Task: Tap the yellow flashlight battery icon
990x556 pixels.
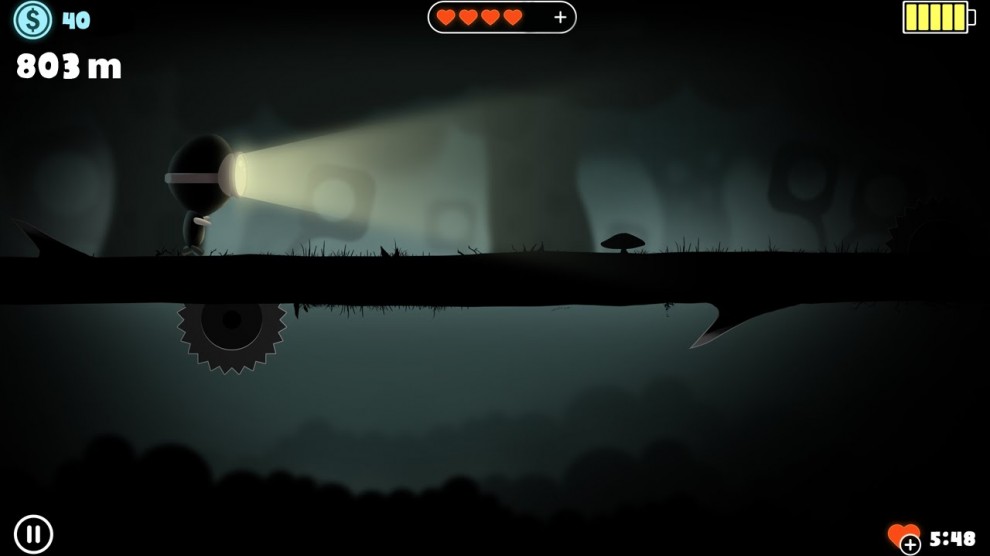Action: tap(938, 17)
